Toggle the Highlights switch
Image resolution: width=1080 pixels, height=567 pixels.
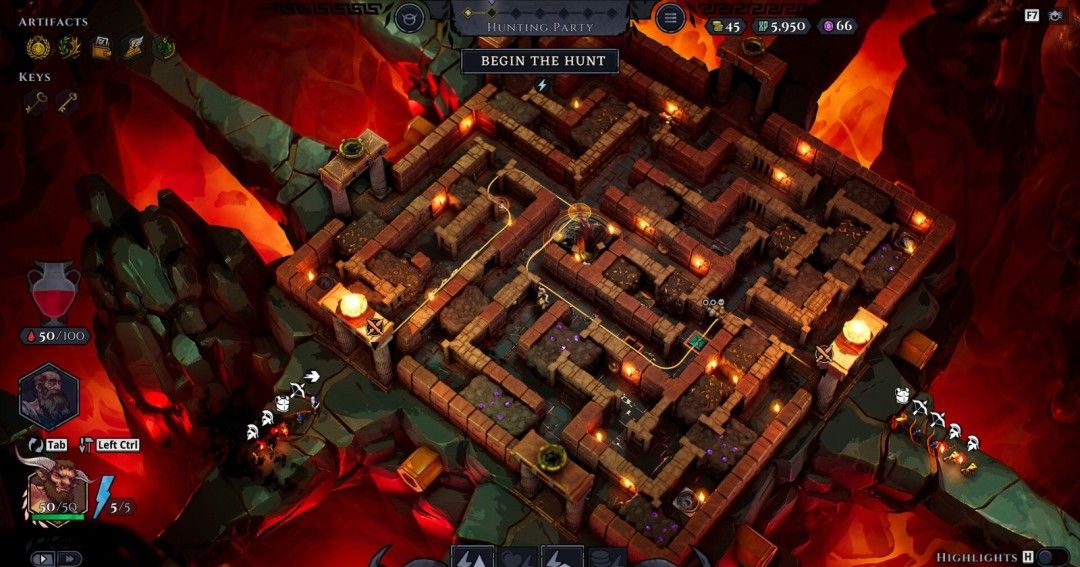click(1052, 557)
